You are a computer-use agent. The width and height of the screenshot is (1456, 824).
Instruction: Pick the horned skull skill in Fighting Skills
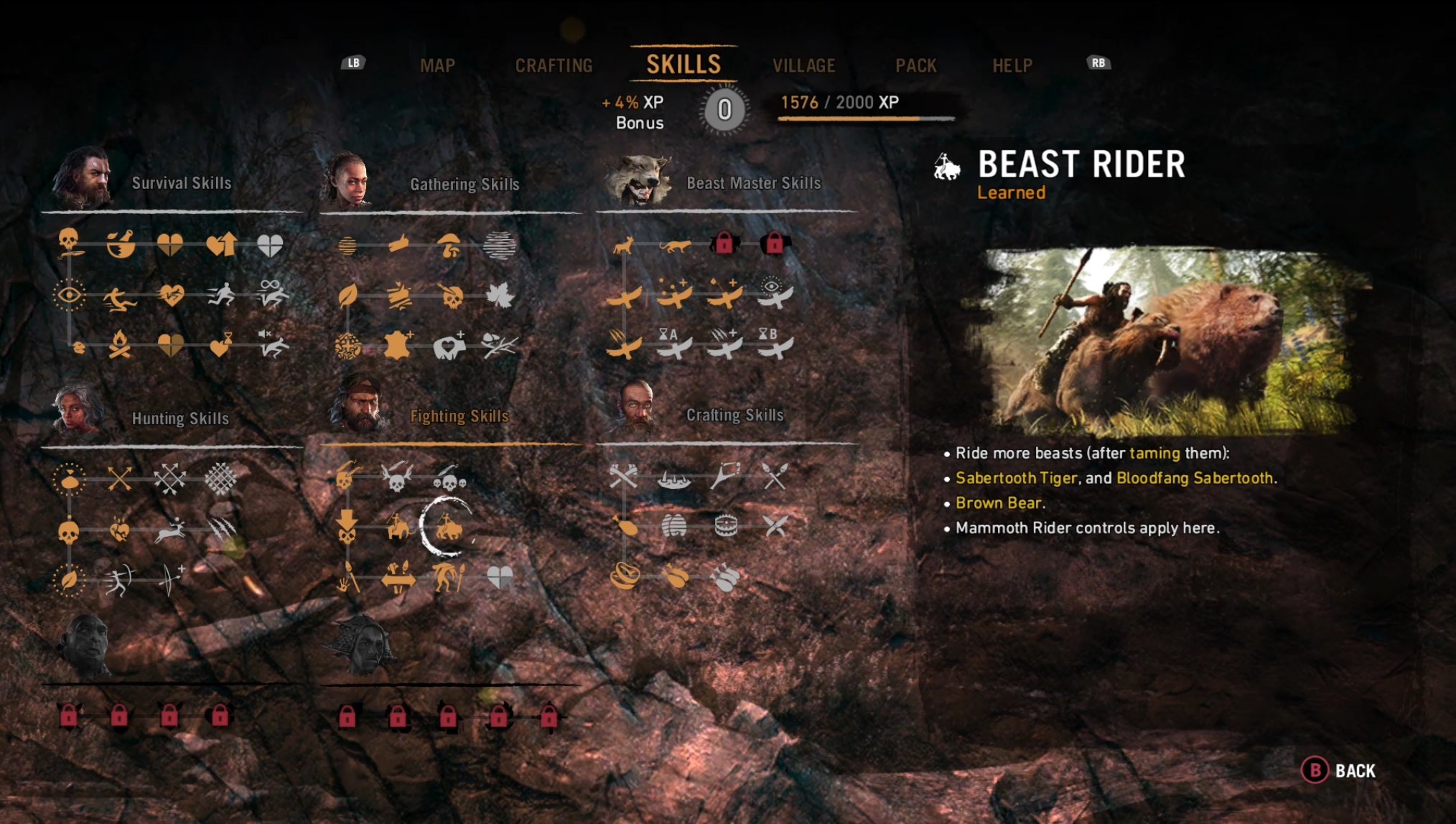396,478
